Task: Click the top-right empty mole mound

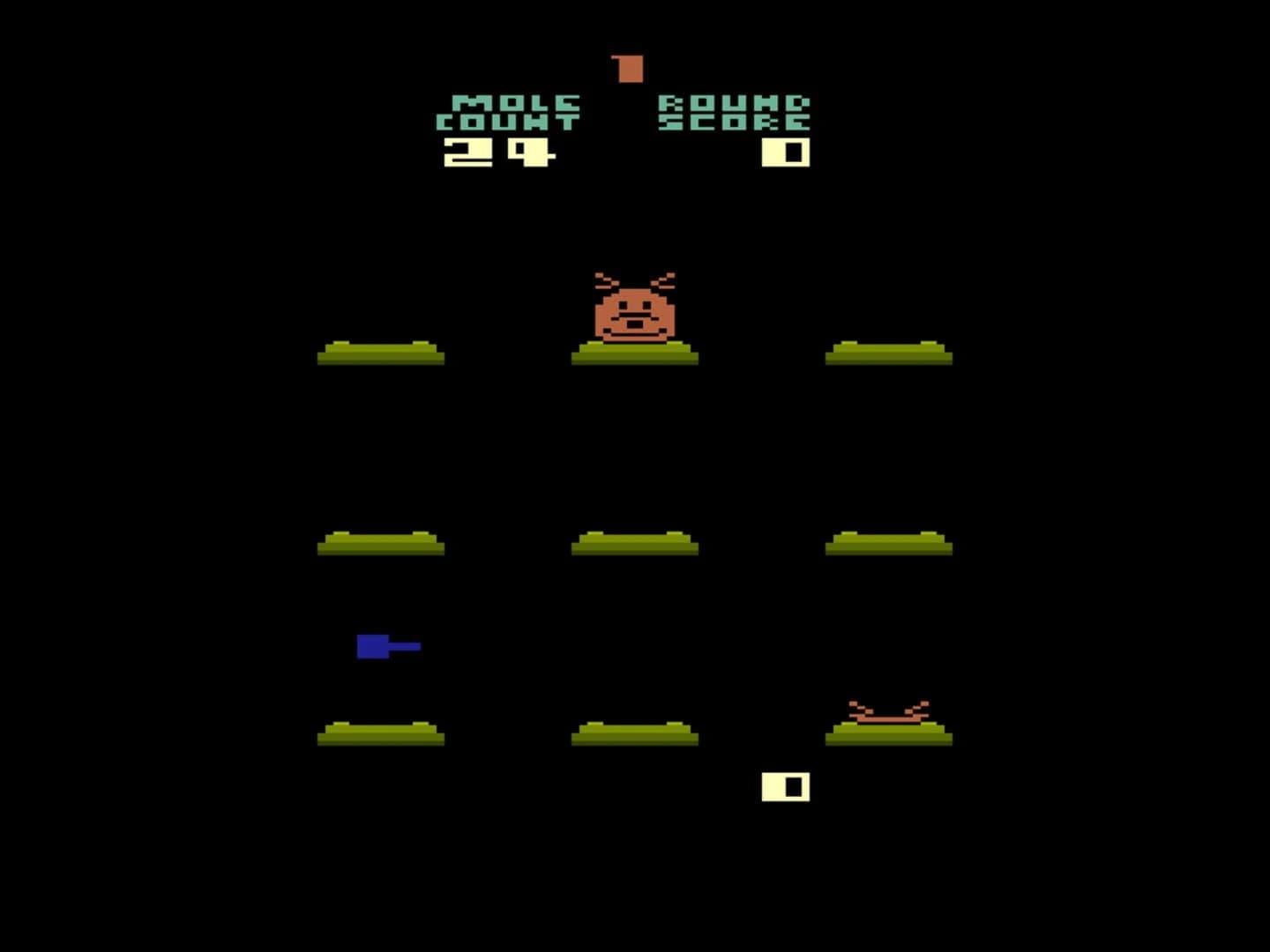Action: (x=889, y=351)
